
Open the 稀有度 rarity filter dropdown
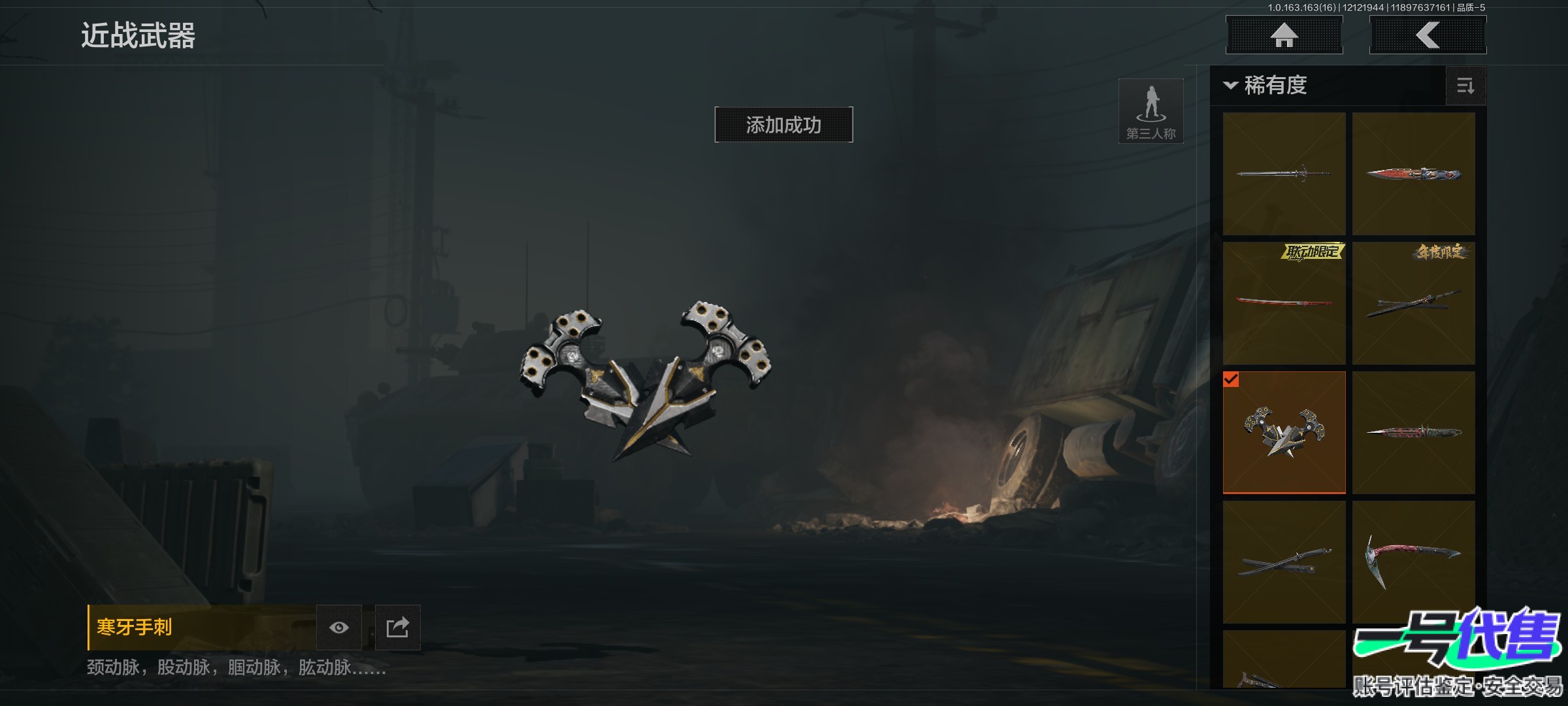(x=1266, y=86)
